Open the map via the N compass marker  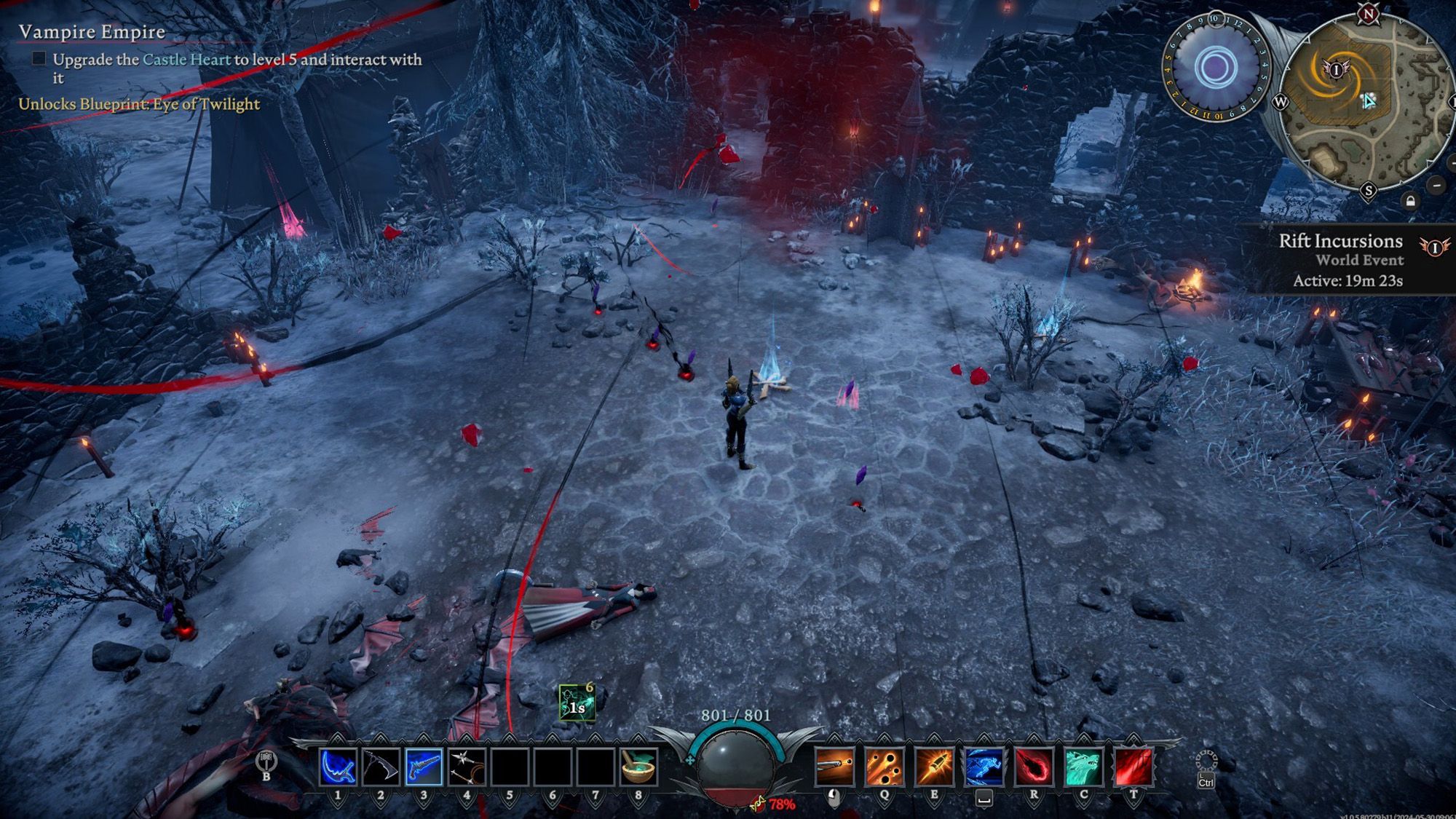1368,14
